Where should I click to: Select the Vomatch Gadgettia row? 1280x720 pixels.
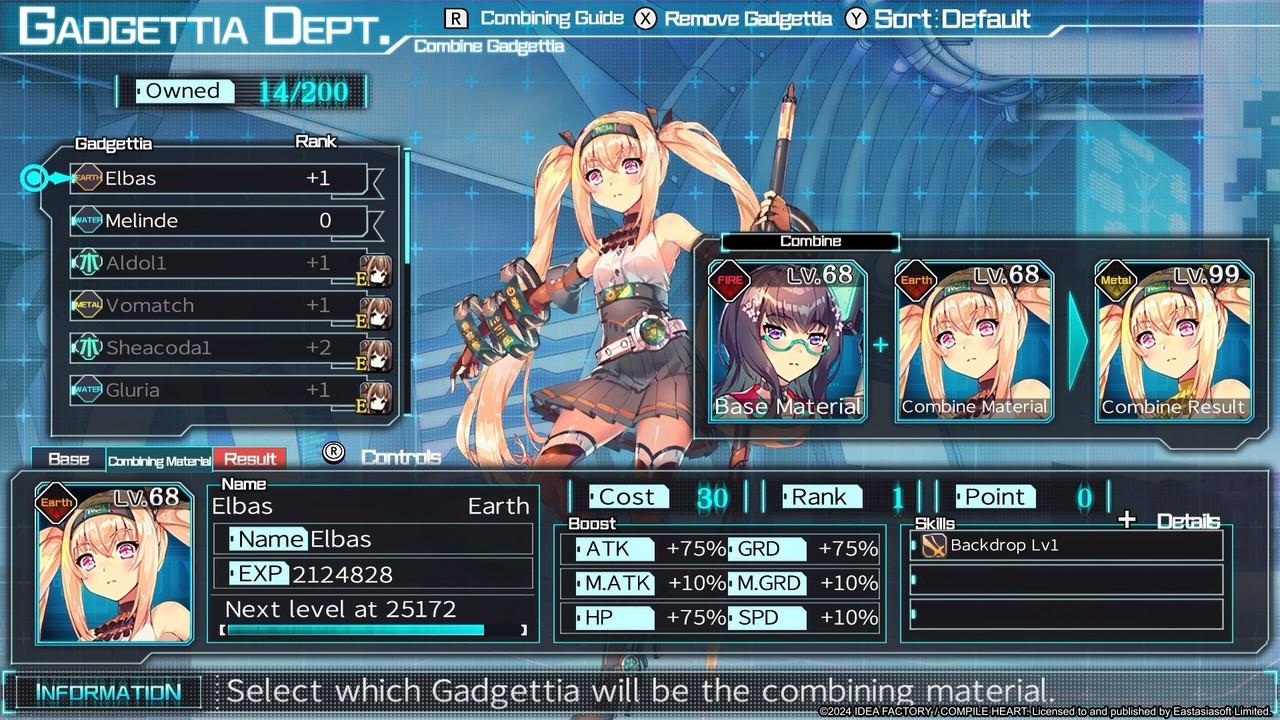coord(218,305)
